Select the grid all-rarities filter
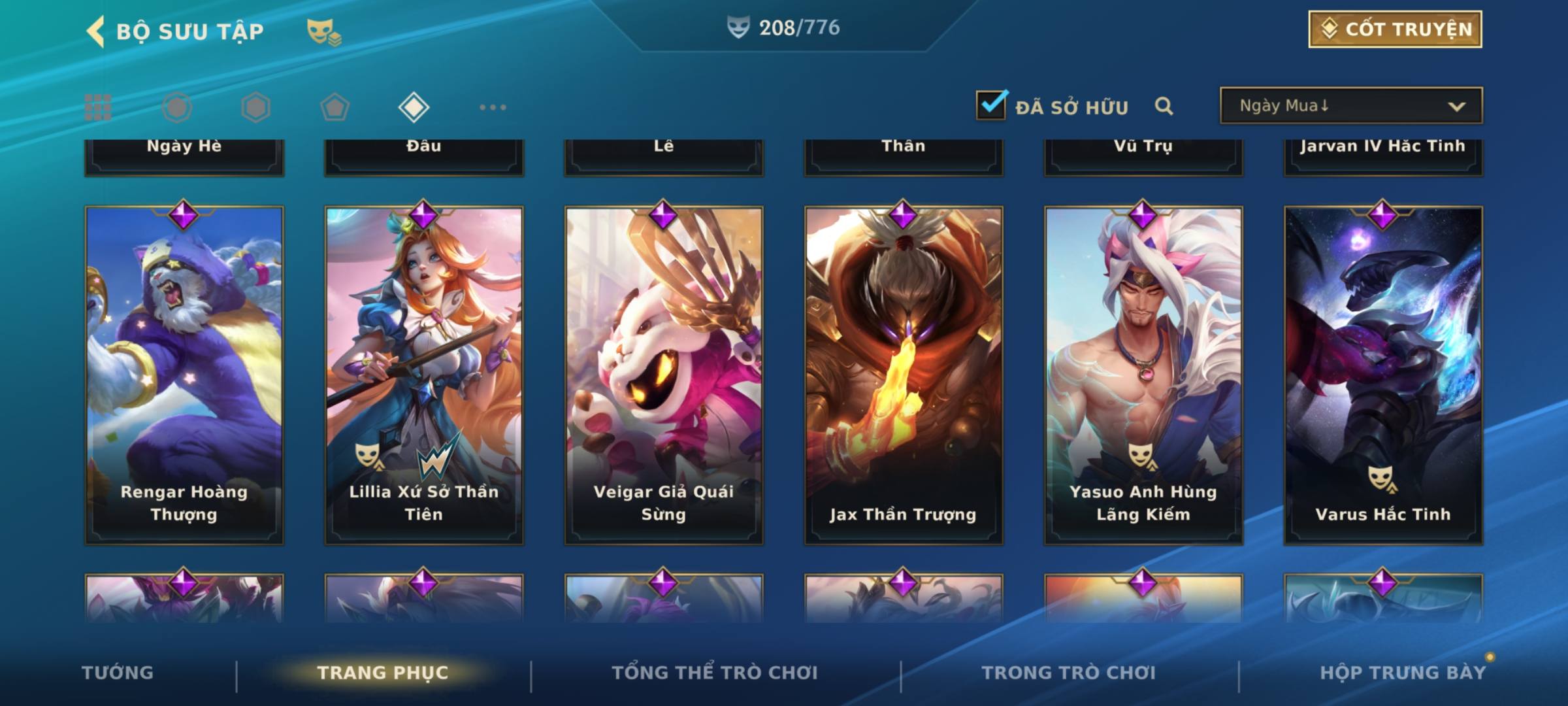 98,107
